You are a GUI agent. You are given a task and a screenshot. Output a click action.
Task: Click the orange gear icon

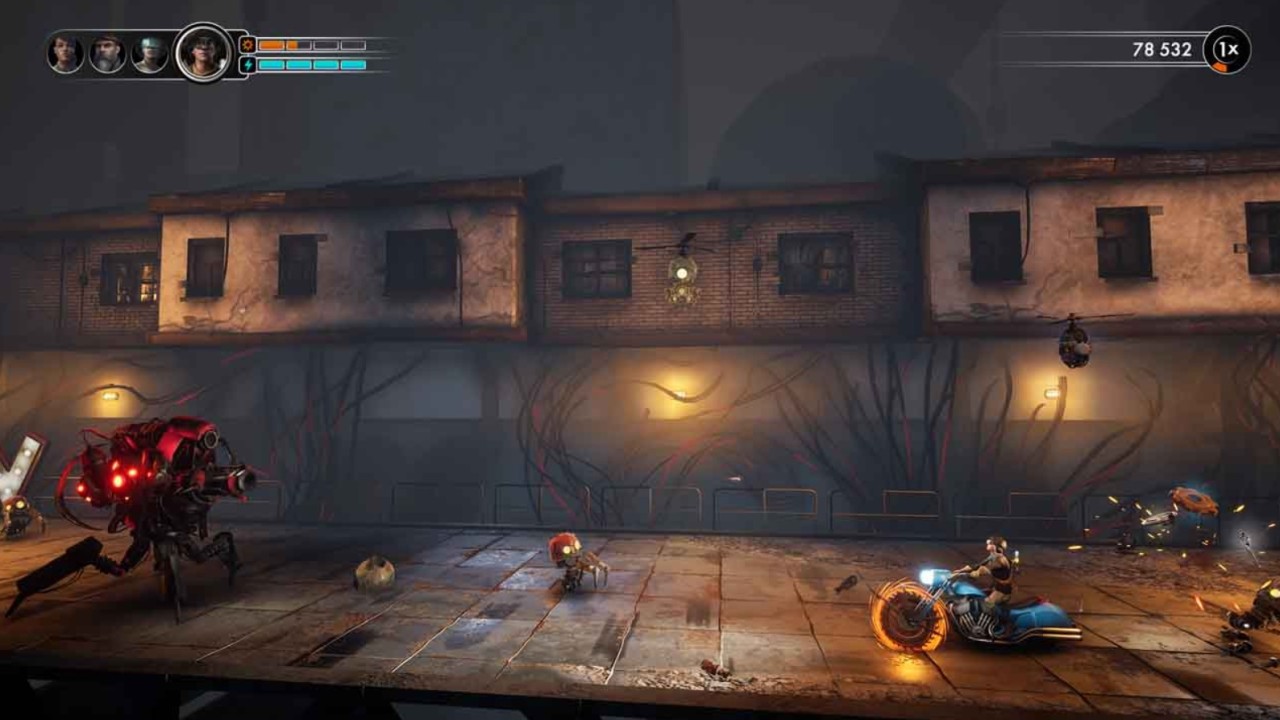pos(247,45)
